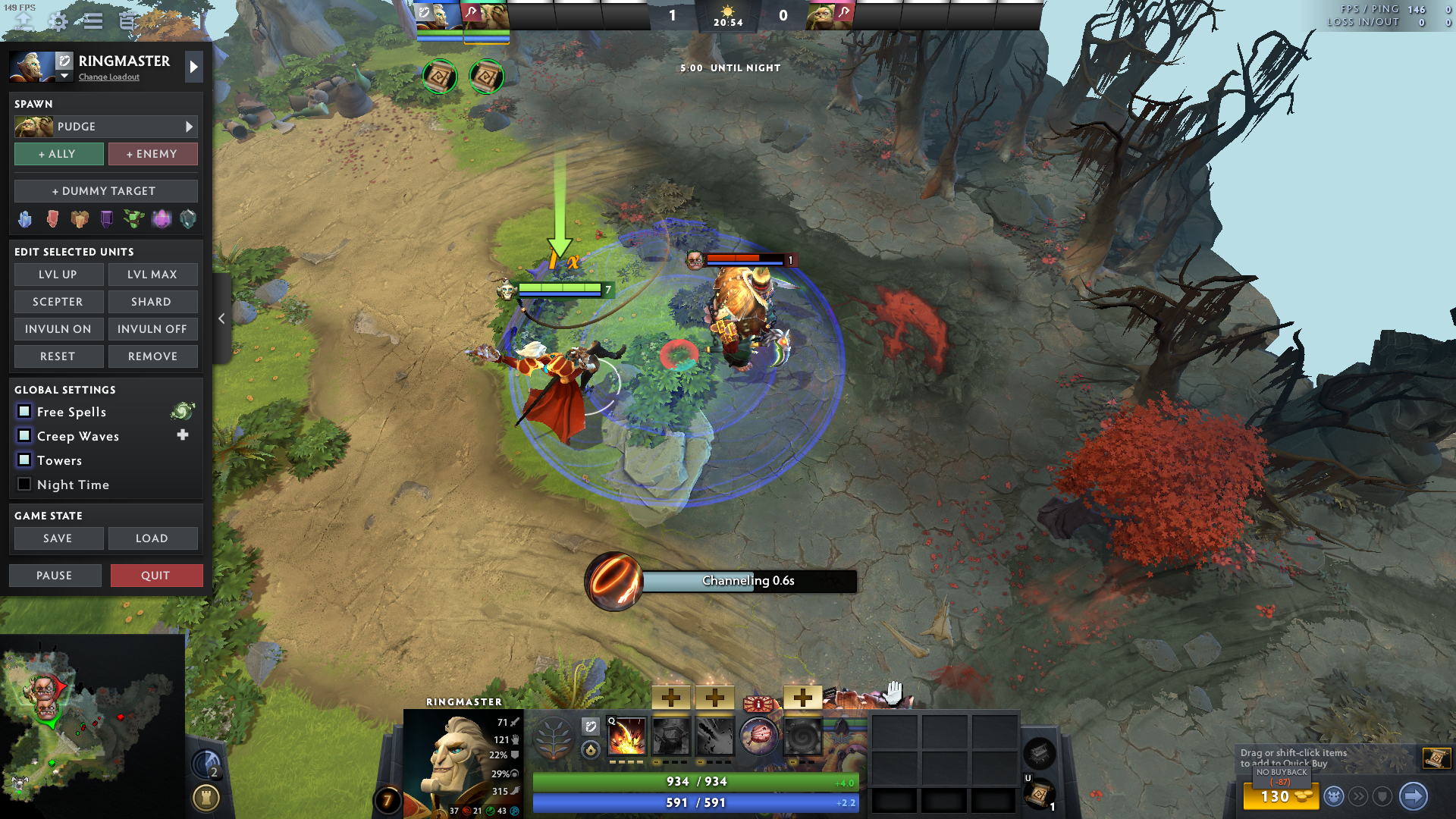
Task: Toggle the Creep Waves checkbox
Action: [24, 435]
